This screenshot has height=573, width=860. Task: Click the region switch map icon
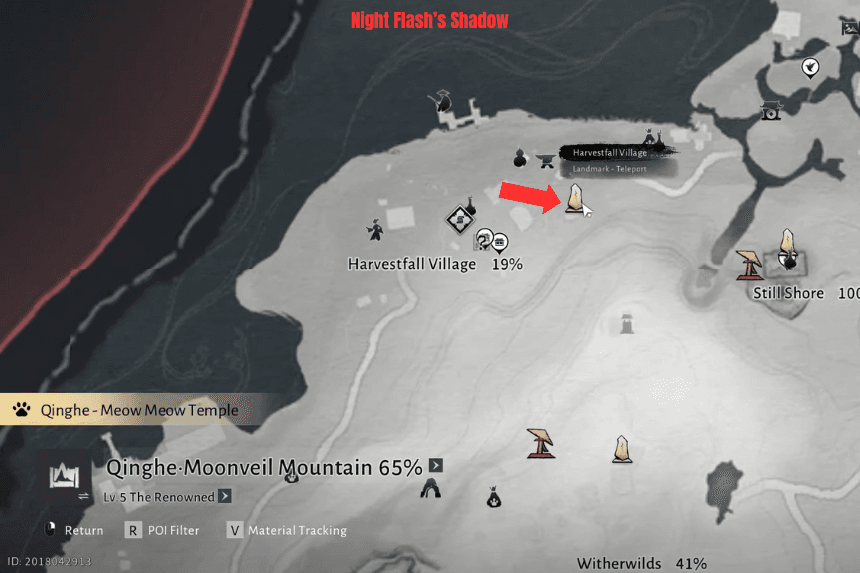64,477
